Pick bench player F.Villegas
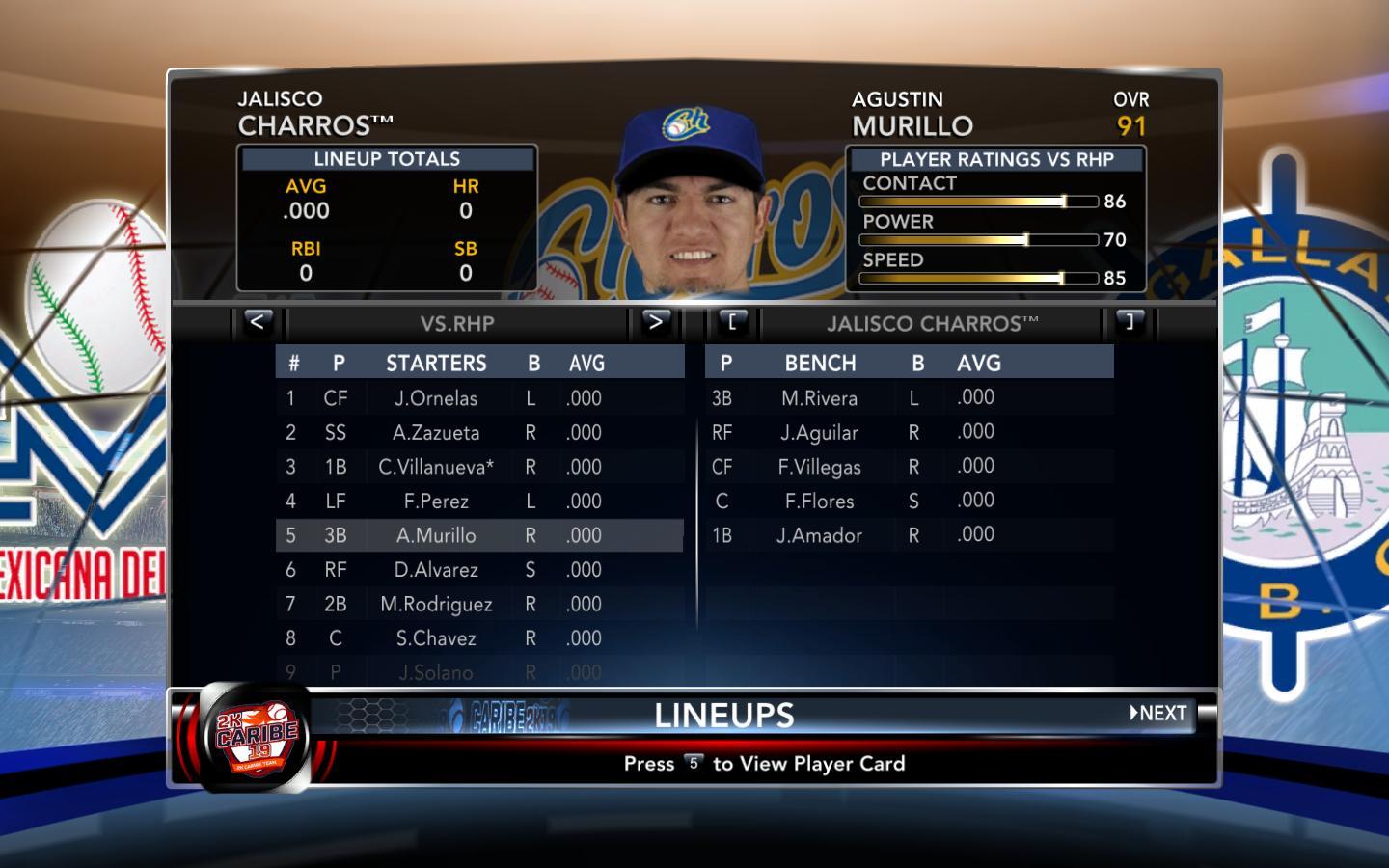 point(819,467)
